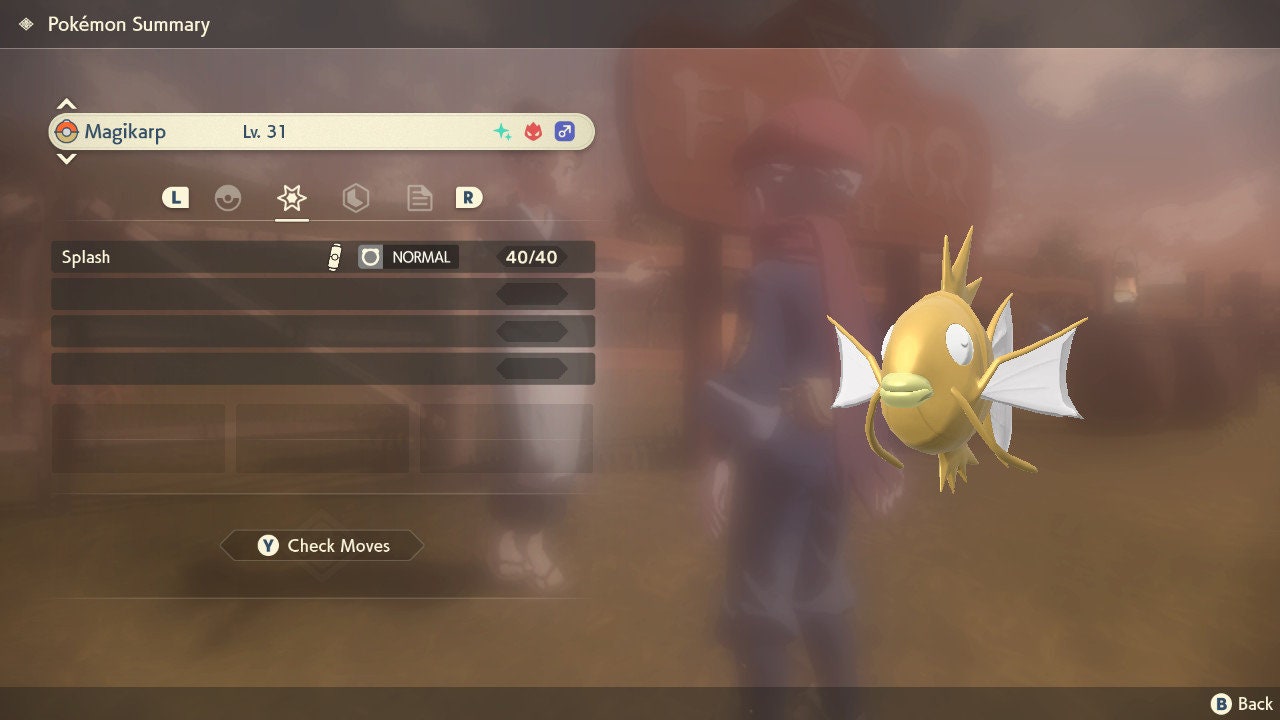1280x720 pixels.
Task: Select the blue male gender icon
Action: [564, 131]
